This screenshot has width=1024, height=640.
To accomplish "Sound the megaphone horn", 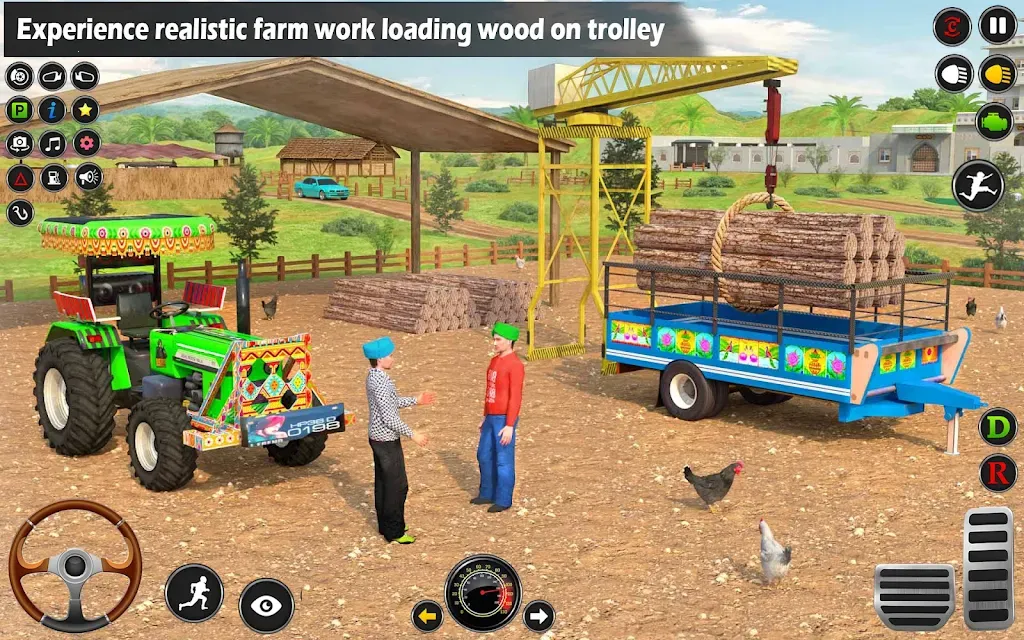I will (88, 178).
